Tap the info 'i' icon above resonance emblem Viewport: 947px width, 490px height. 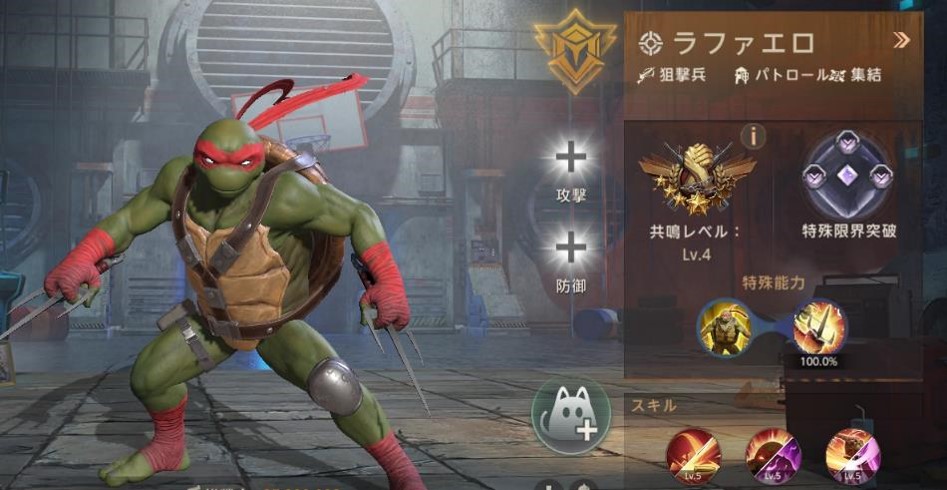click(752, 134)
